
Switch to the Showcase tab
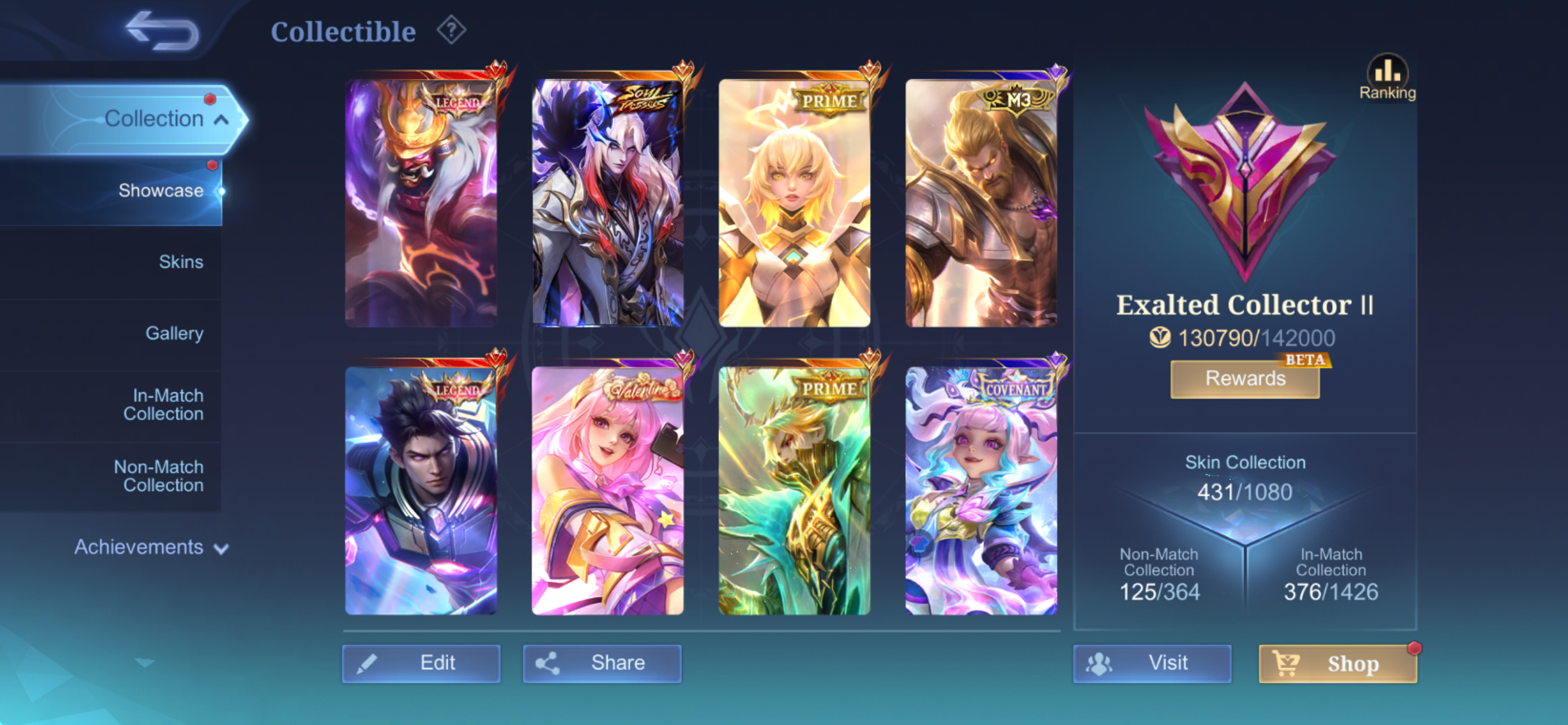point(160,190)
